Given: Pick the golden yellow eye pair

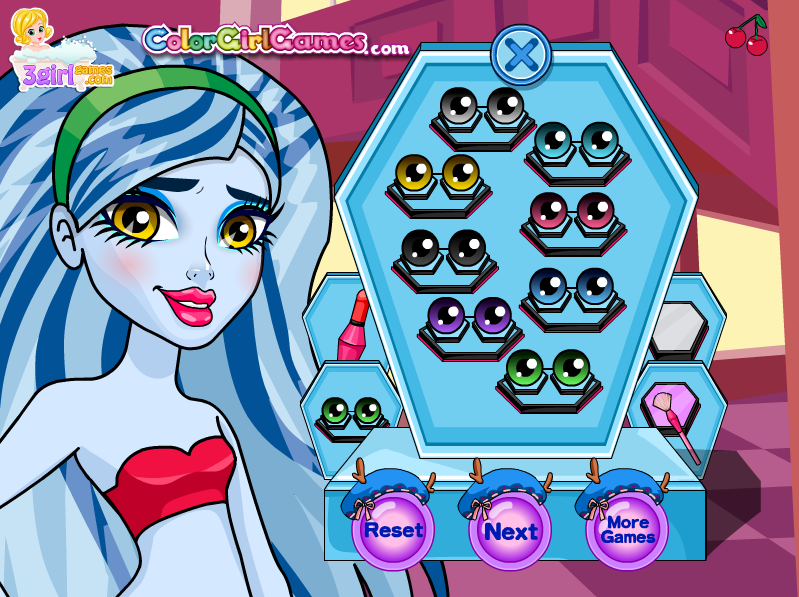Looking at the screenshot, I should (438, 173).
